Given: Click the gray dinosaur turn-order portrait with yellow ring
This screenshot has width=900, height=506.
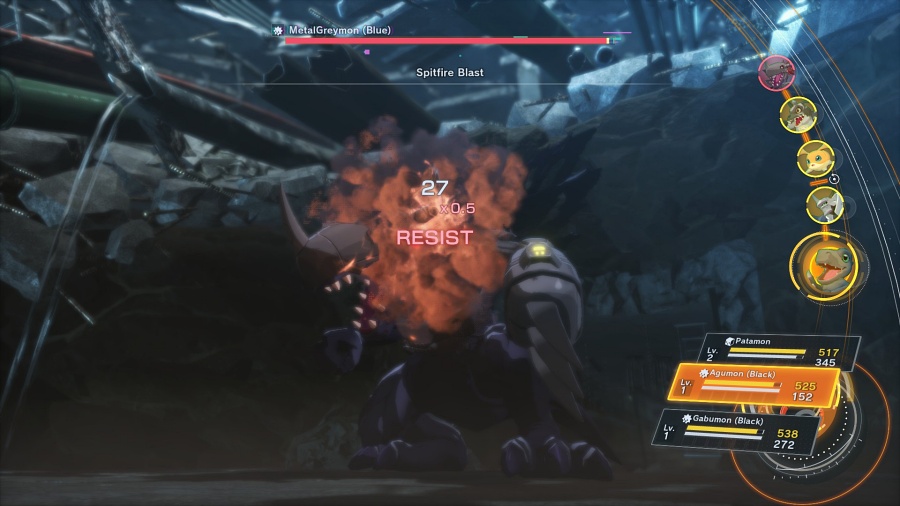Looking at the screenshot, I should pyautogui.click(x=798, y=113).
